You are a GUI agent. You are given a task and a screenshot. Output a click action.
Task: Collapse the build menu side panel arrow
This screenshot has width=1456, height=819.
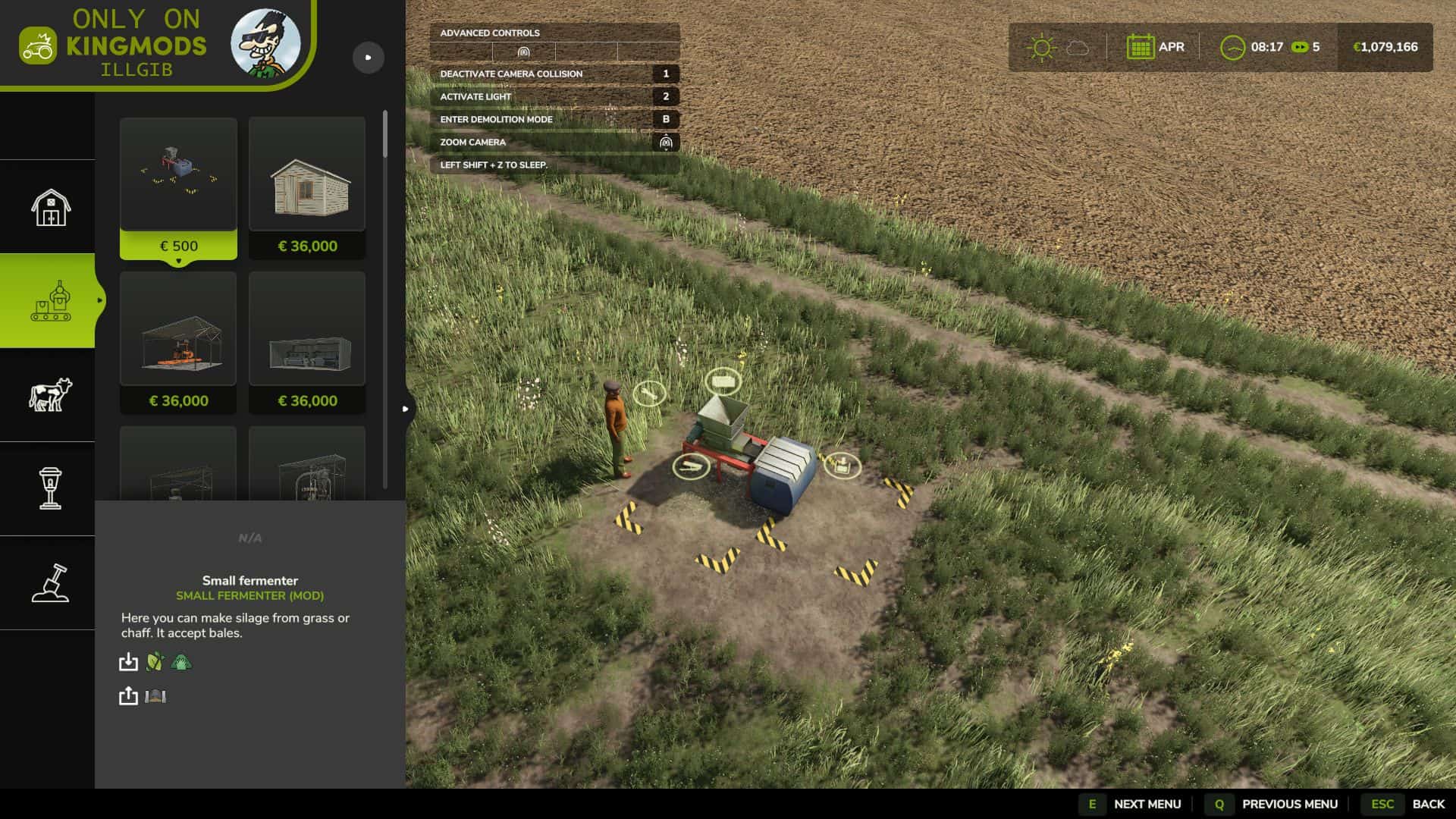coord(406,409)
